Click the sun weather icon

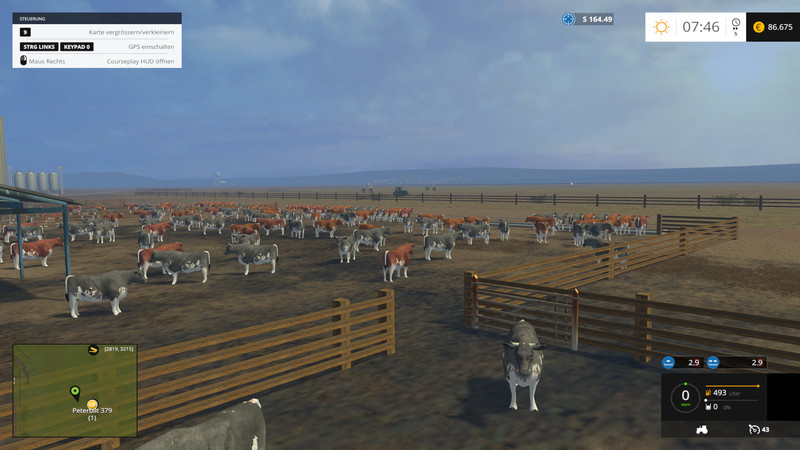661,27
